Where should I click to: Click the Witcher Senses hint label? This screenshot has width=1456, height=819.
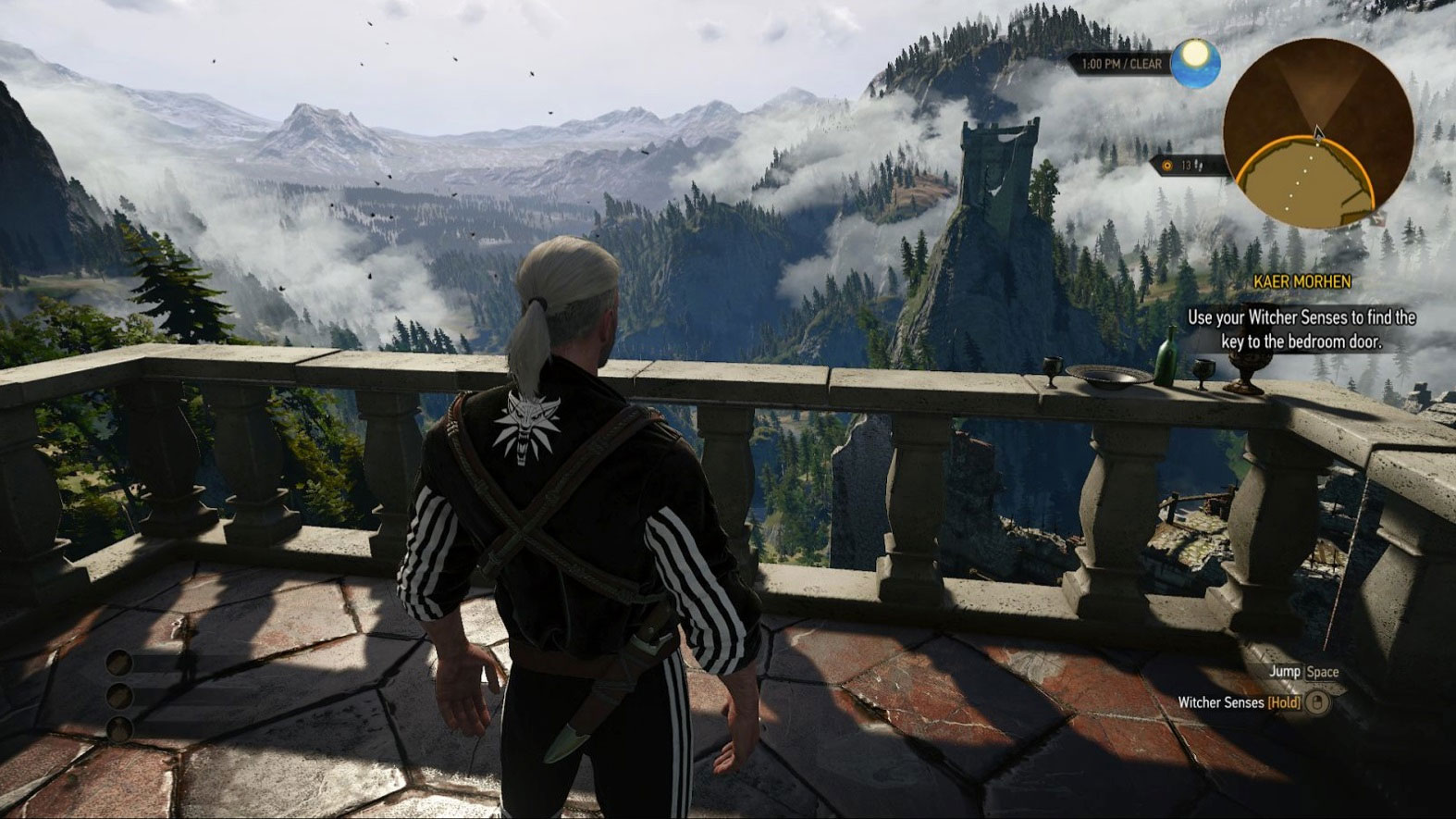pos(1223,702)
